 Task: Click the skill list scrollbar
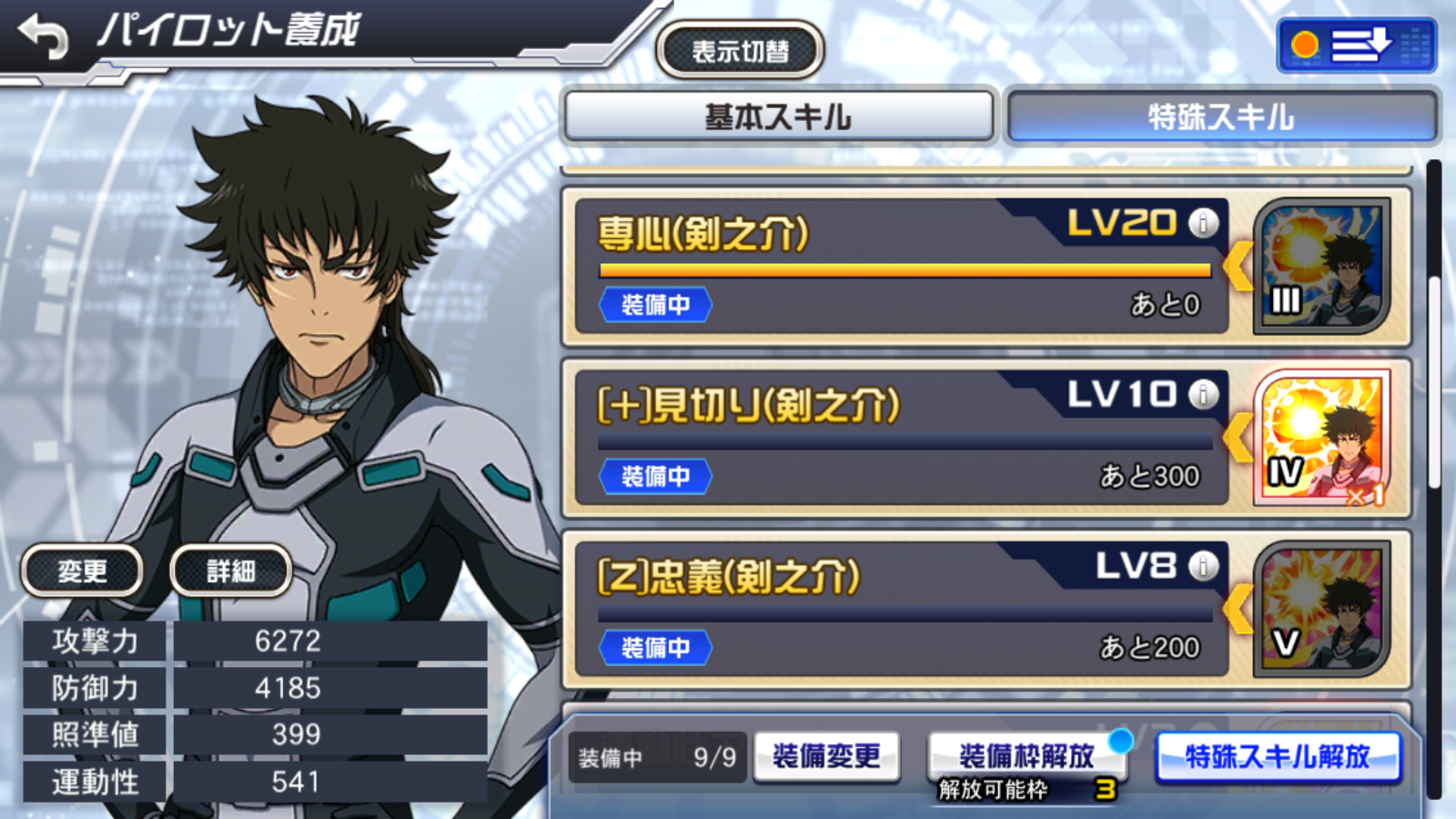point(1434,382)
